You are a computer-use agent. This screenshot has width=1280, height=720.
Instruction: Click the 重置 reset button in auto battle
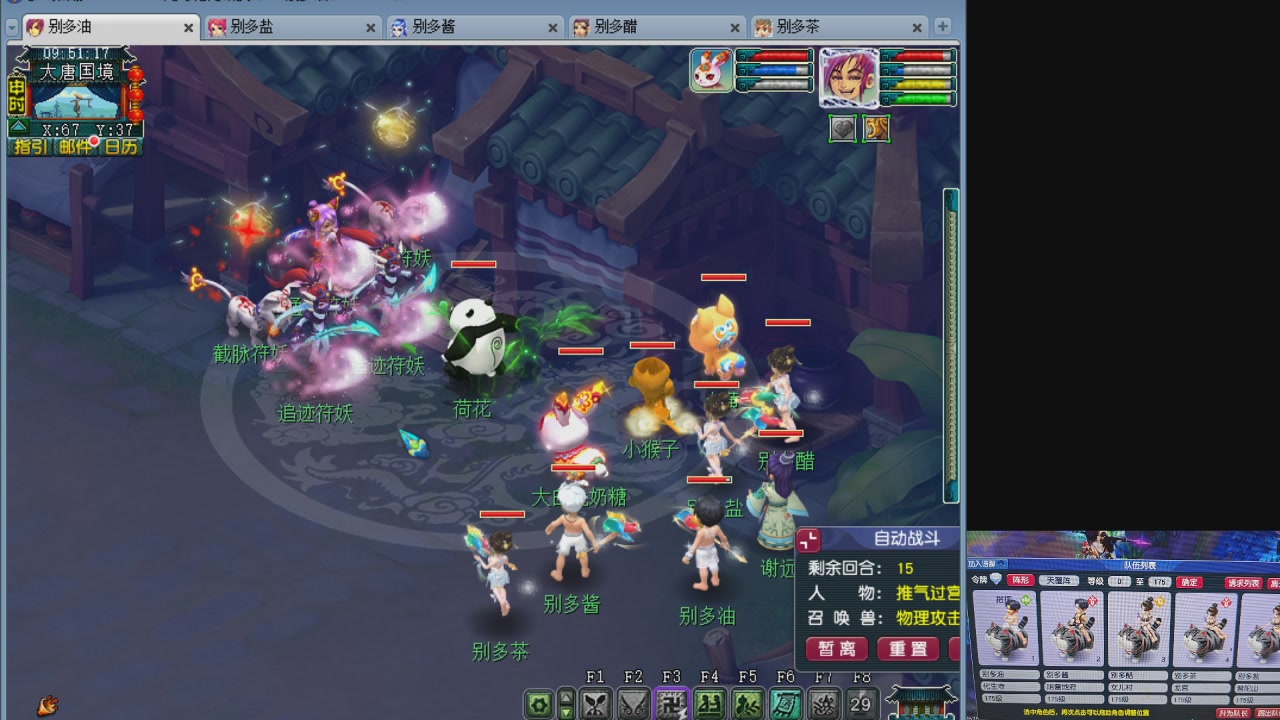tap(909, 647)
